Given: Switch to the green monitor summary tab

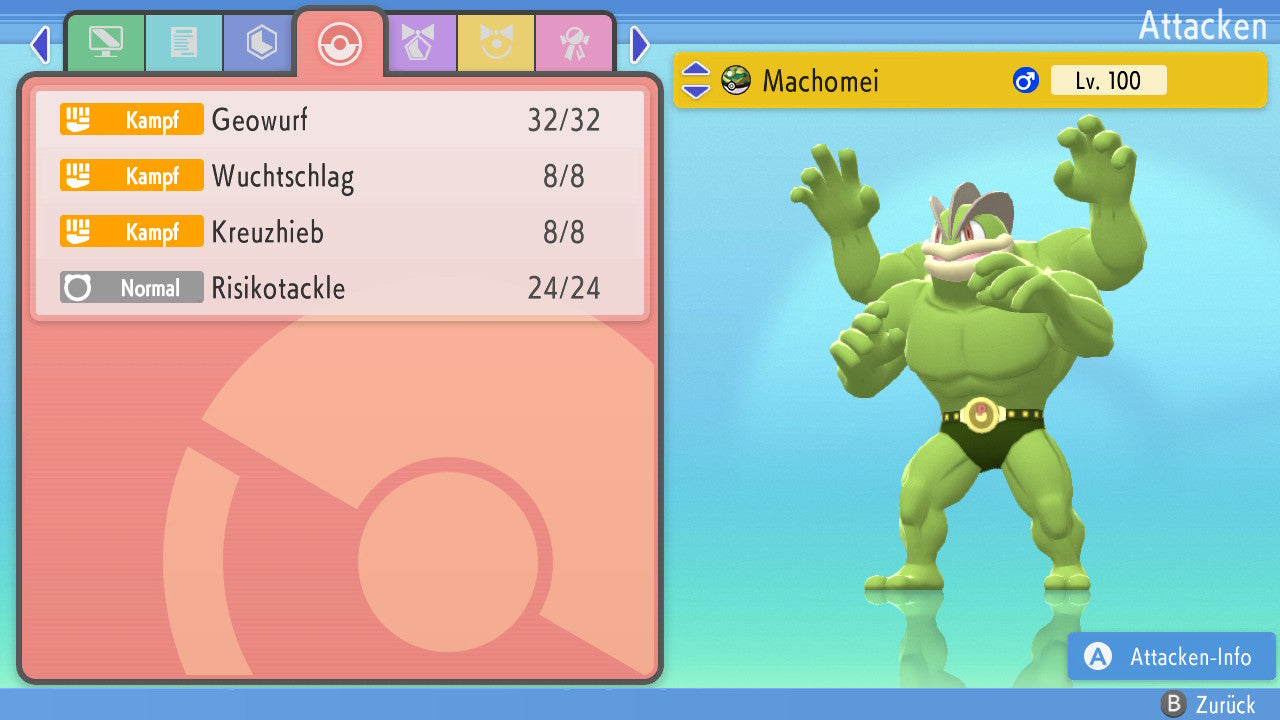Looking at the screenshot, I should point(105,43).
